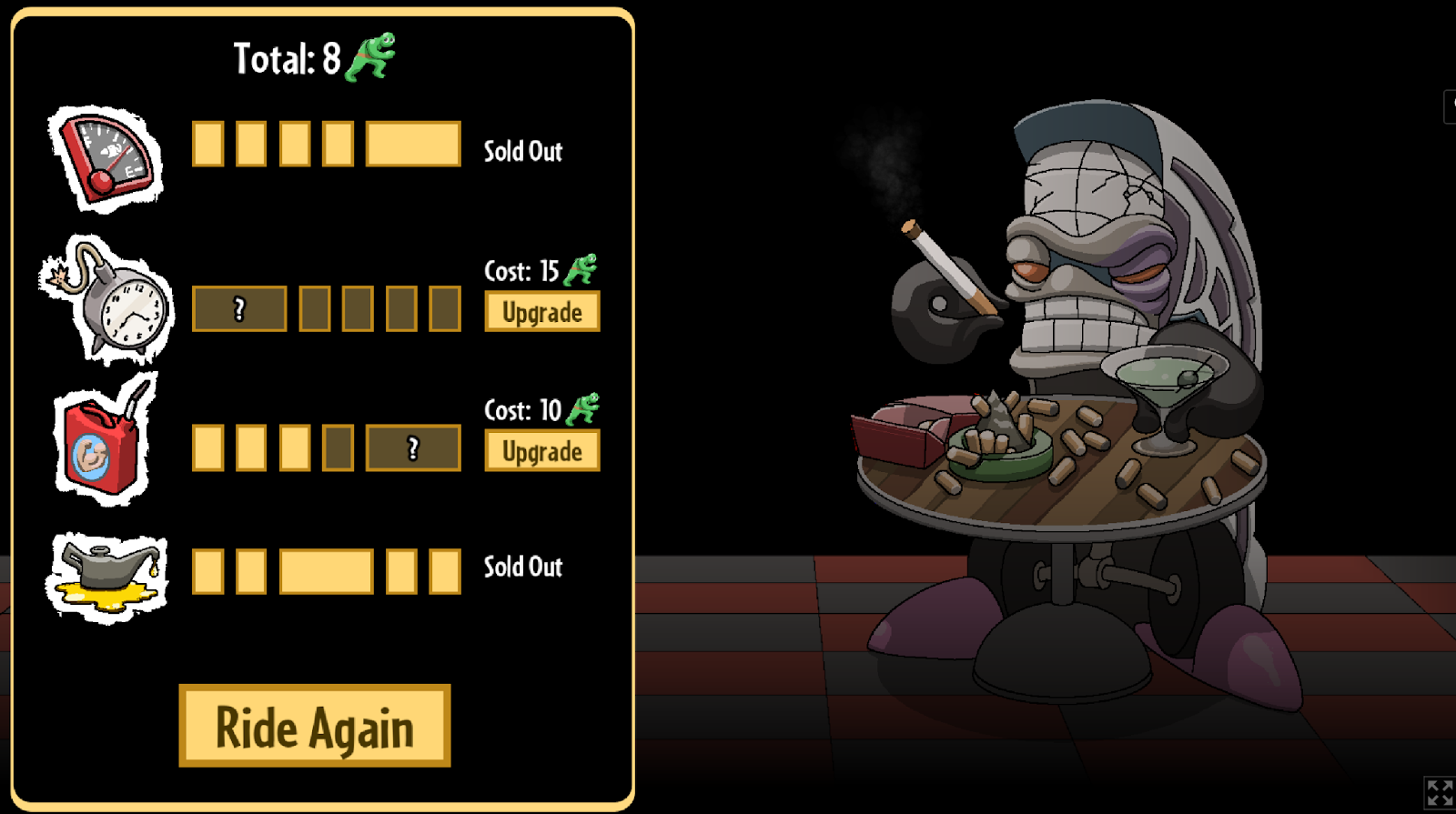
Task: Select the alarm clock bomb icon
Action: coord(109,300)
